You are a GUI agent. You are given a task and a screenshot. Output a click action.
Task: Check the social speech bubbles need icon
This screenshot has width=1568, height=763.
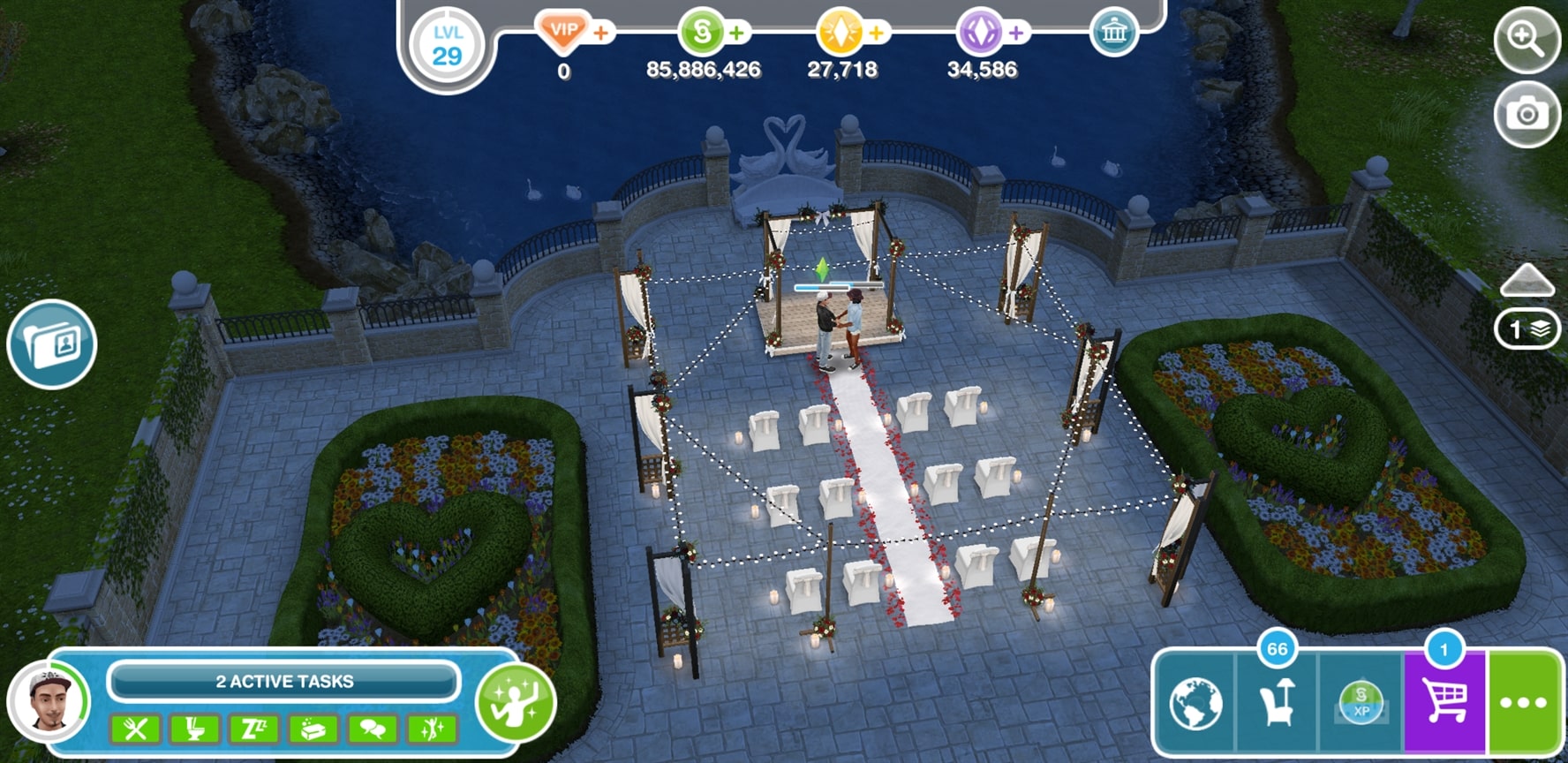pos(373,729)
